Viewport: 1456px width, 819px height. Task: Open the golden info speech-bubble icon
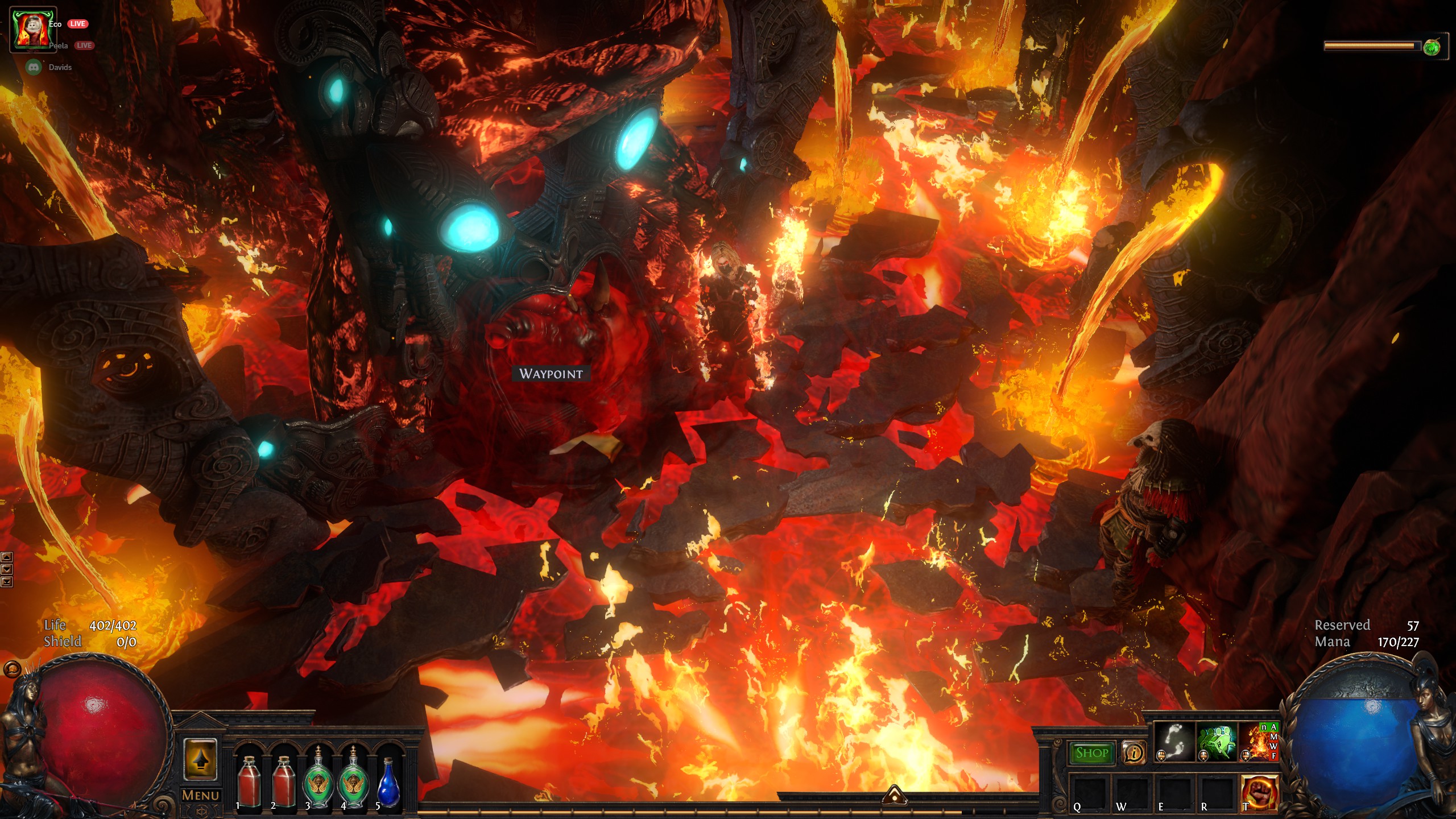pyautogui.click(x=1134, y=753)
